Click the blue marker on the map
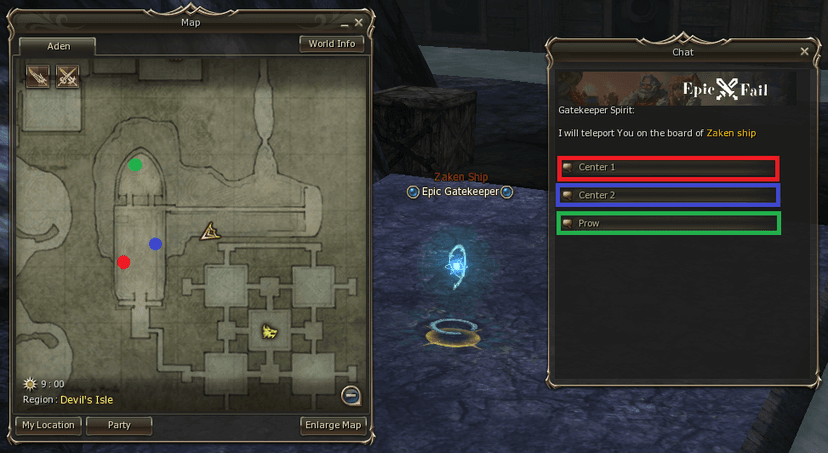Viewport: 828px width, 453px height. (155, 243)
